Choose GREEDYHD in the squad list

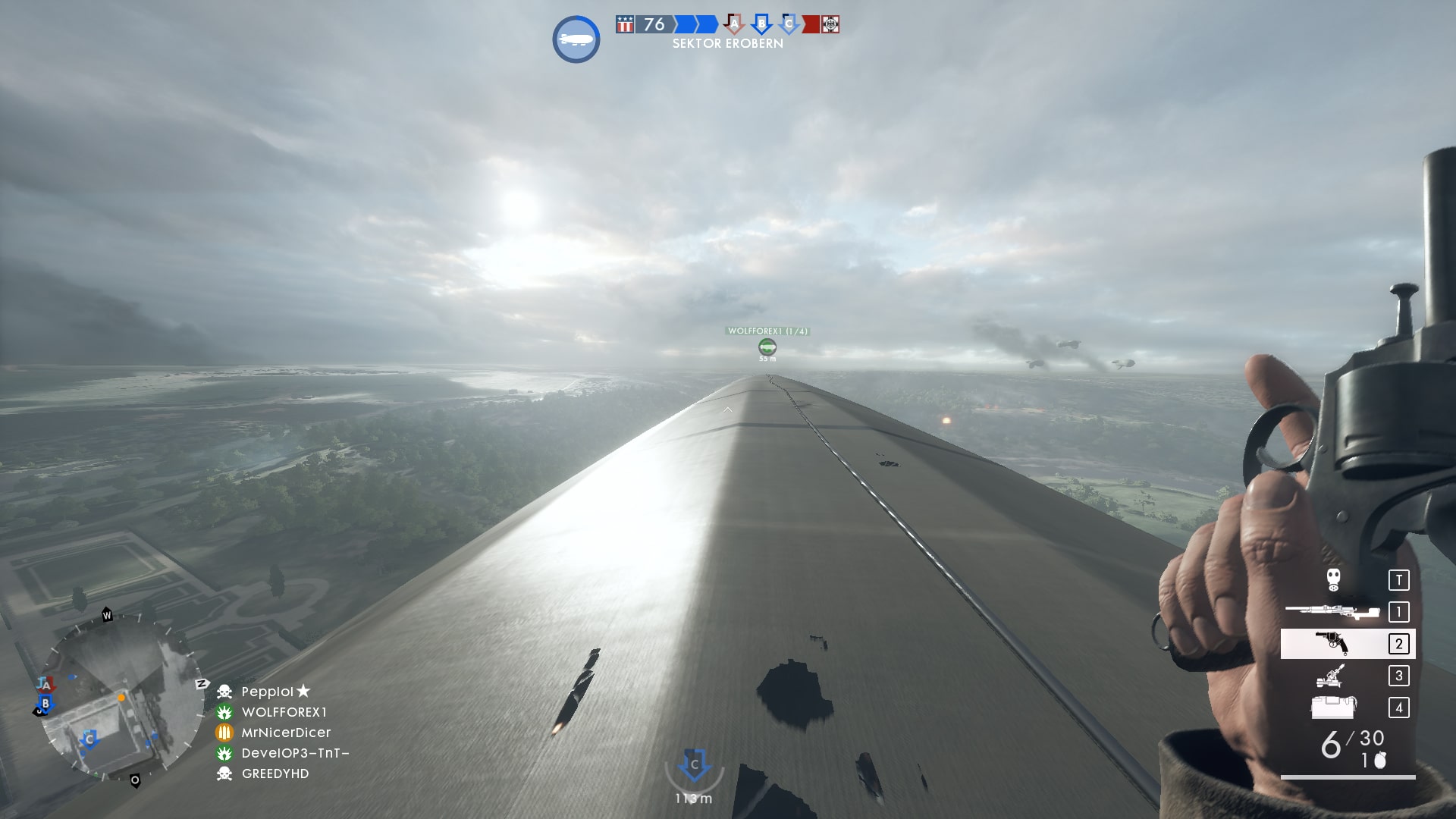[275, 773]
